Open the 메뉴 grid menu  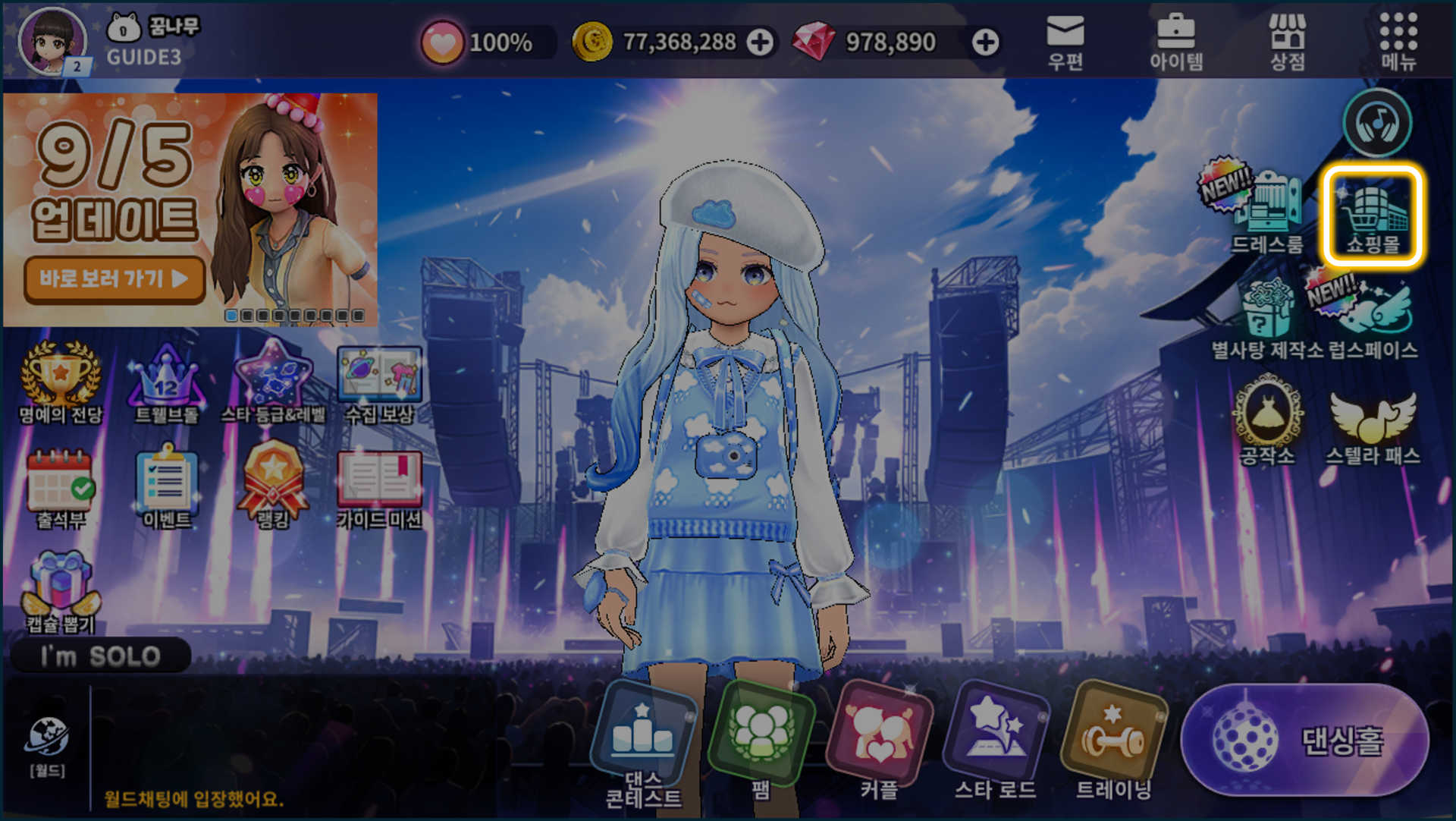(x=1398, y=42)
